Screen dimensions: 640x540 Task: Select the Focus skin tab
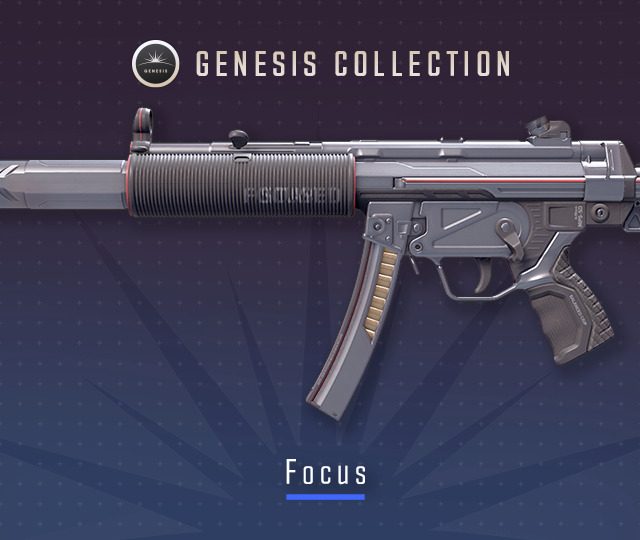coord(326,473)
